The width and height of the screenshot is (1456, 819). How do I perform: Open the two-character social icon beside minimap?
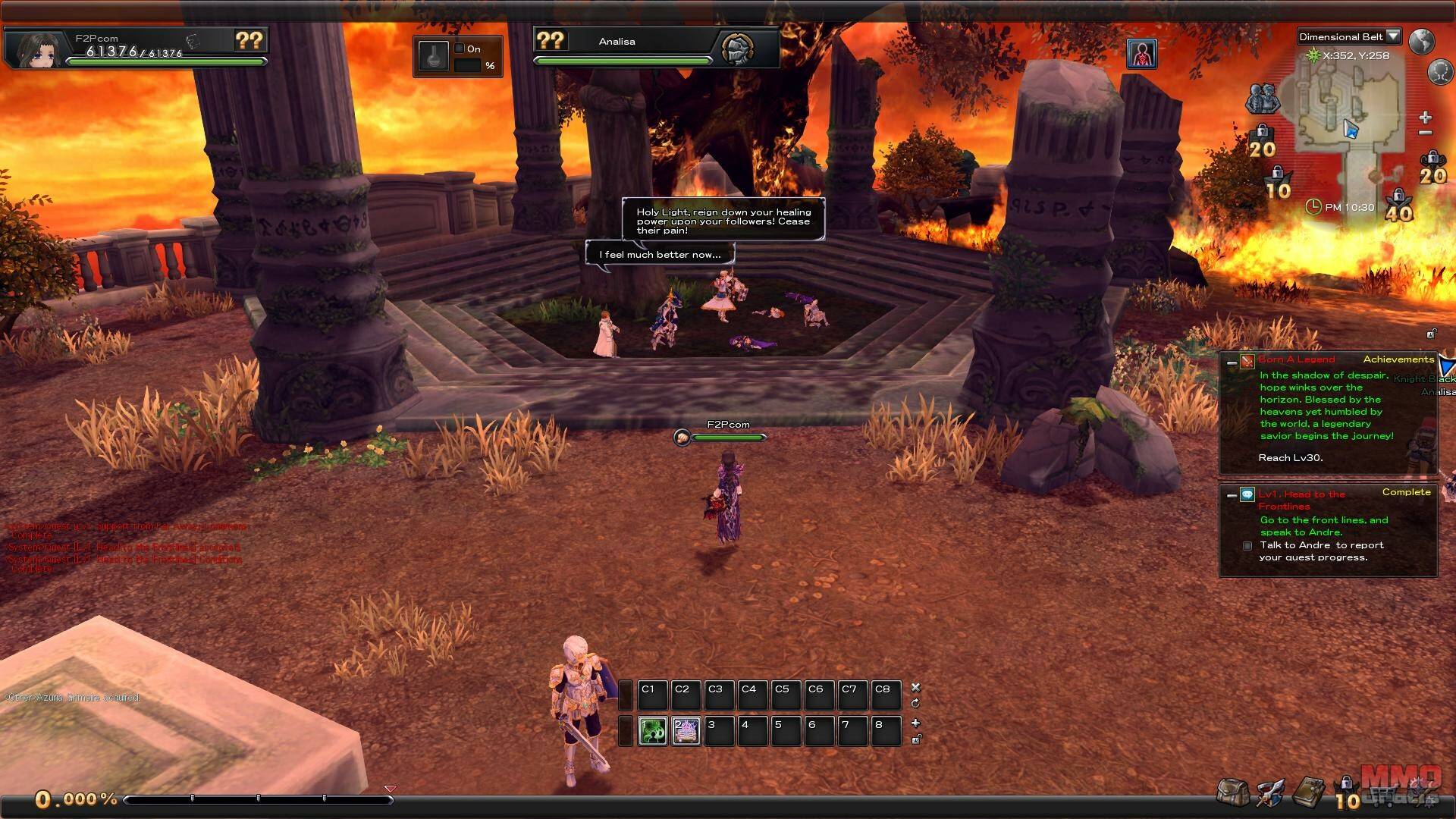tap(1263, 98)
